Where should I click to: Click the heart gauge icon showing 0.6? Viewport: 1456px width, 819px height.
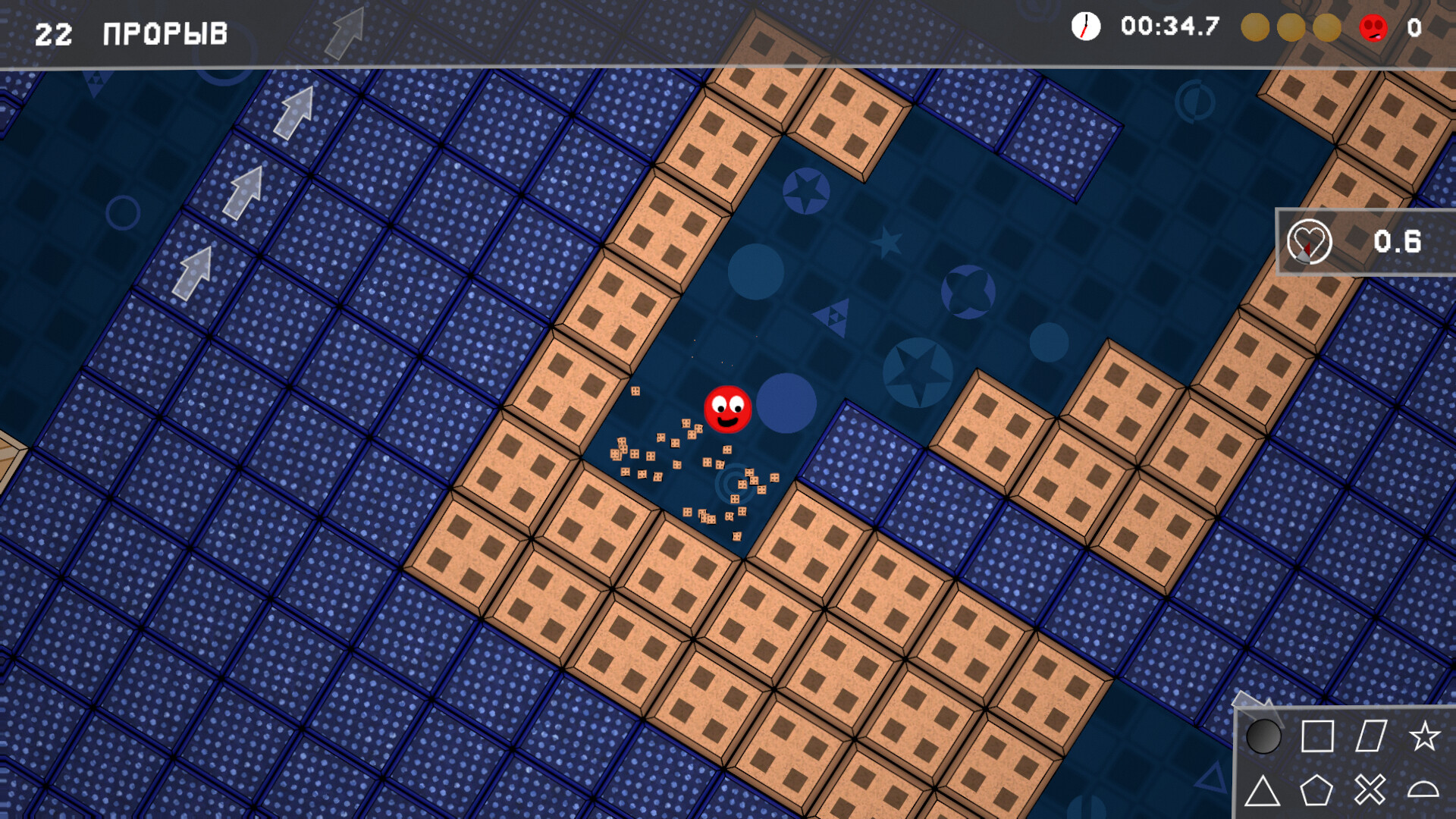[x=1310, y=241]
